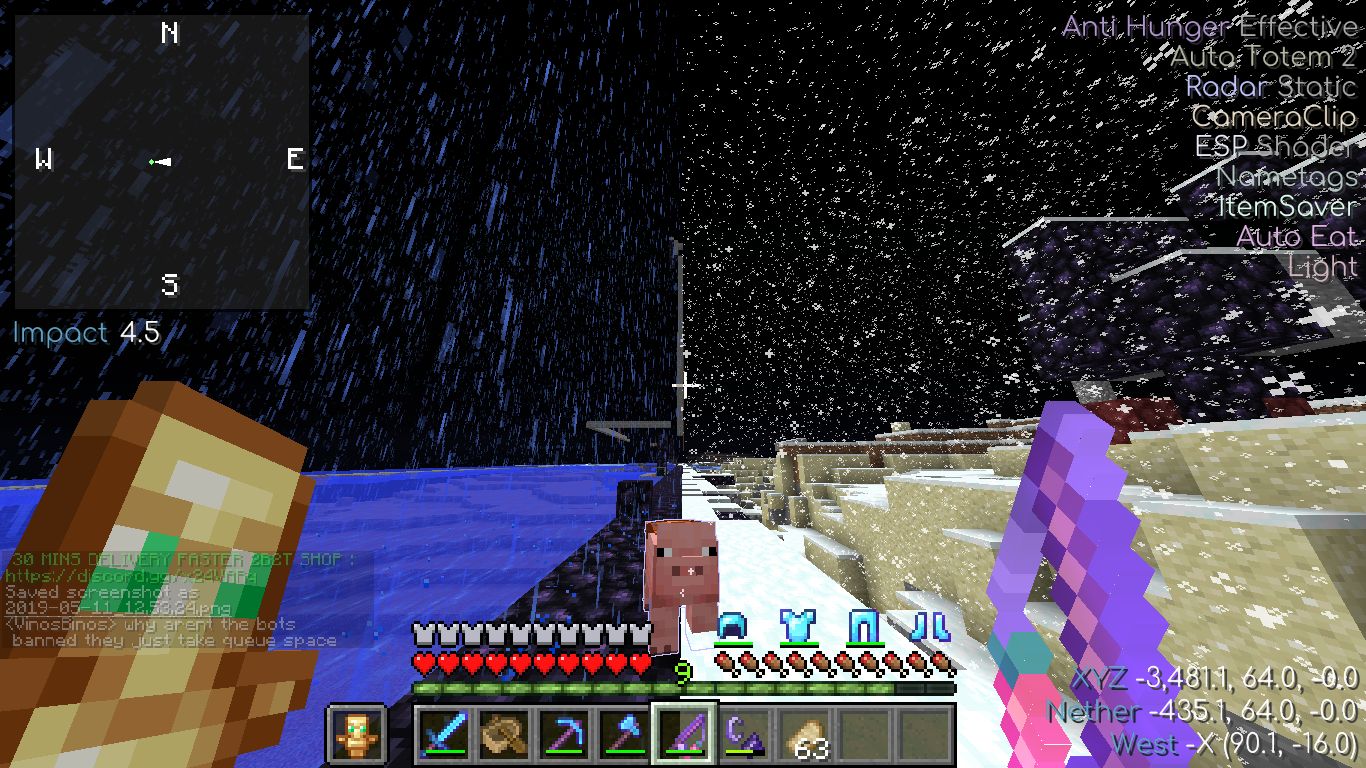Click the green XP experience bar
The width and height of the screenshot is (1366, 768).
click(685, 690)
